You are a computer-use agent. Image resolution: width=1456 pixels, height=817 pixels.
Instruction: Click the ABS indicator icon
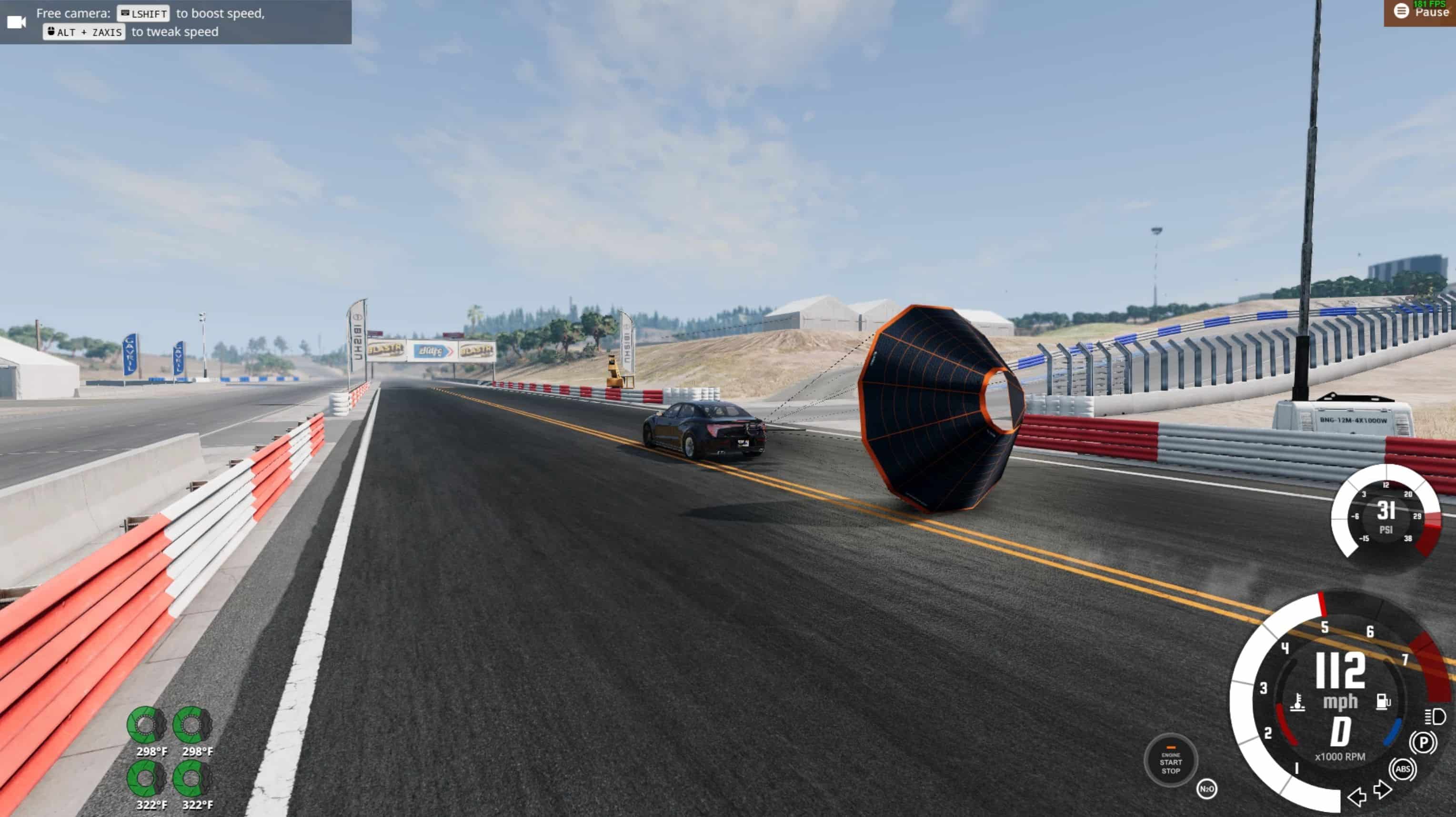coord(1403,769)
